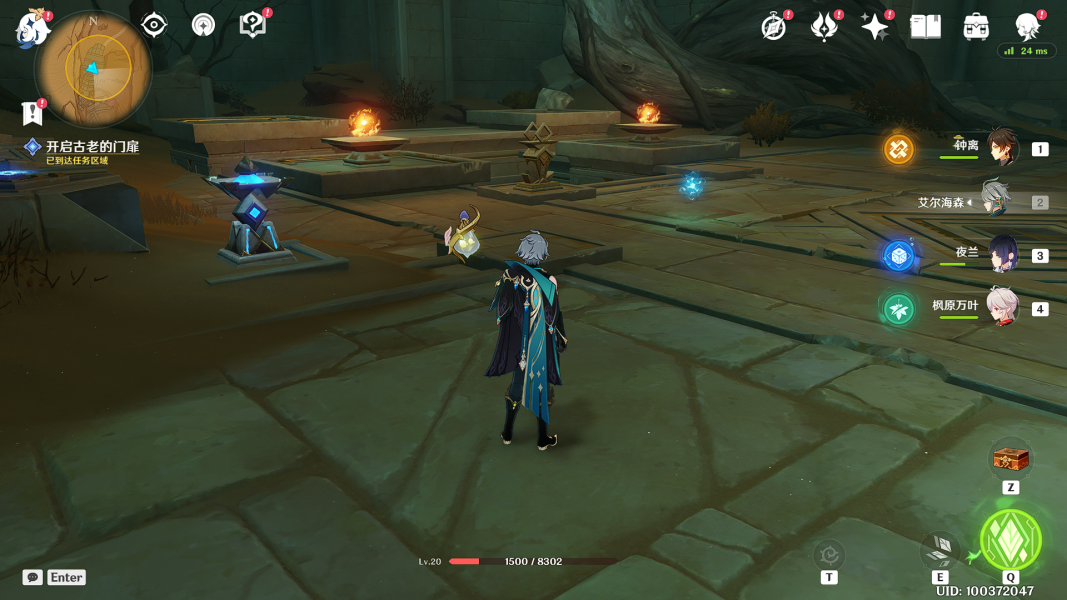Screen dimensions: 1067x600
Task: Select the 开启古老的门扉 quest objective
Action: click(x=91, y=147)
